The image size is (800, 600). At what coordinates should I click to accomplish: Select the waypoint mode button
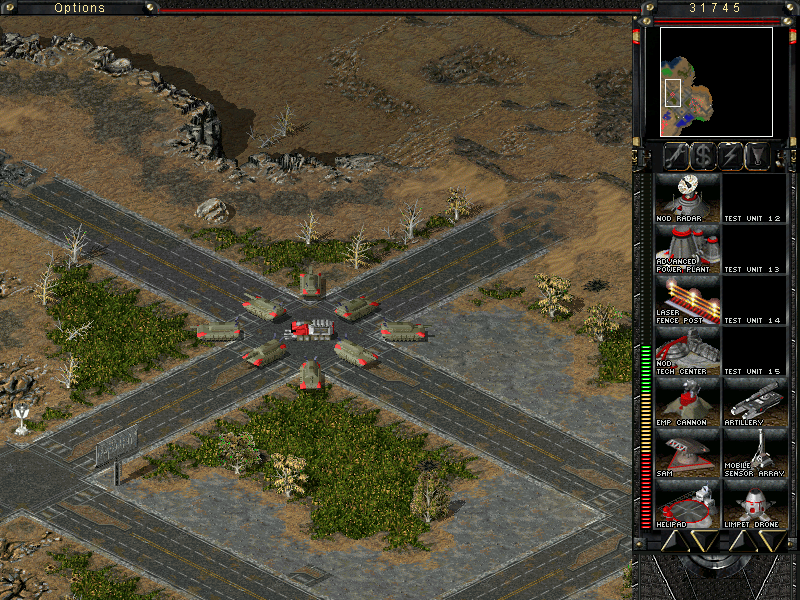point(760,156)
